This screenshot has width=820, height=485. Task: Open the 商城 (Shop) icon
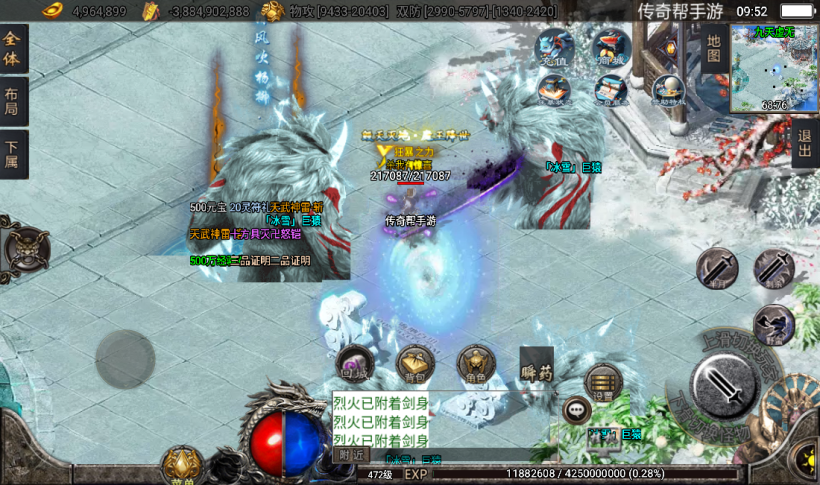pyautogui.click(x=610, y=47)
